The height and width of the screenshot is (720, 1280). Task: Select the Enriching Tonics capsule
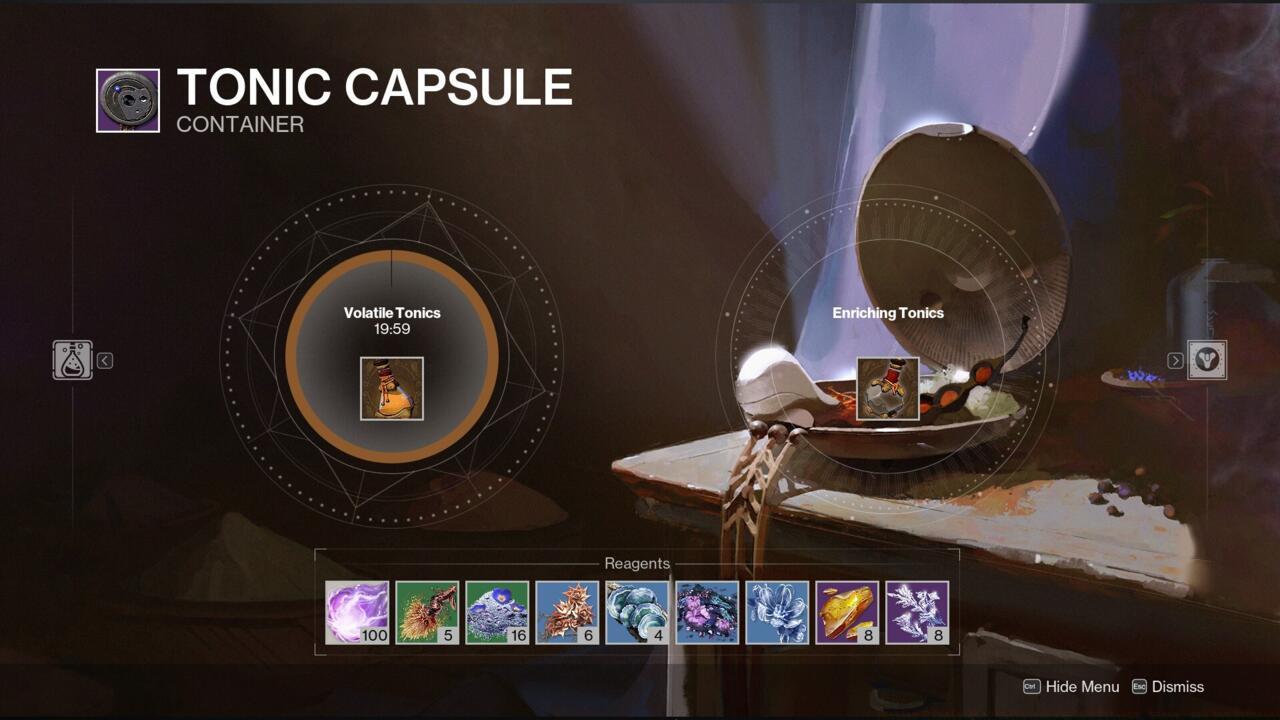[x=887, y=388]
